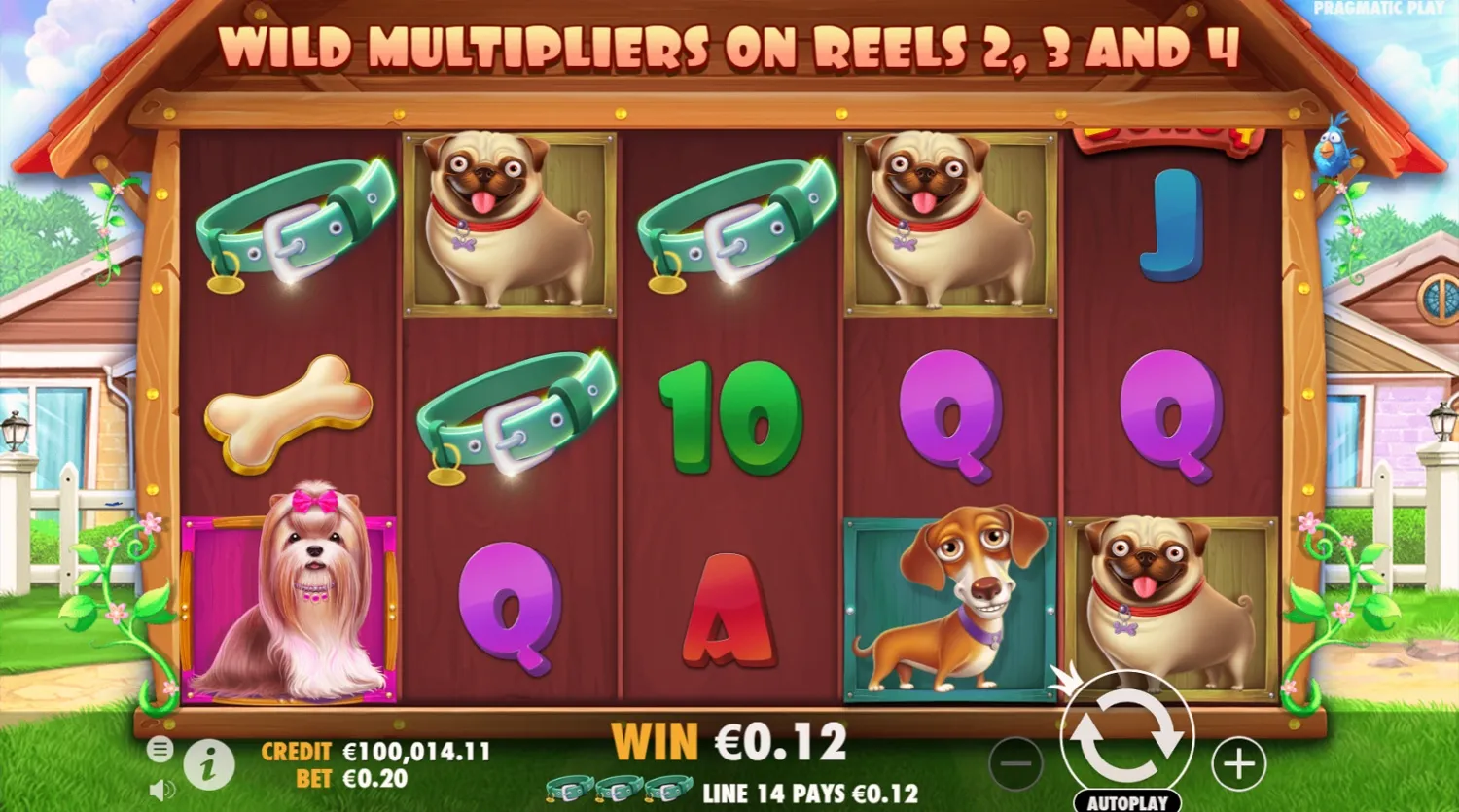
Task: Click the Bonus banner above reel five
Action: (1167, 136)
